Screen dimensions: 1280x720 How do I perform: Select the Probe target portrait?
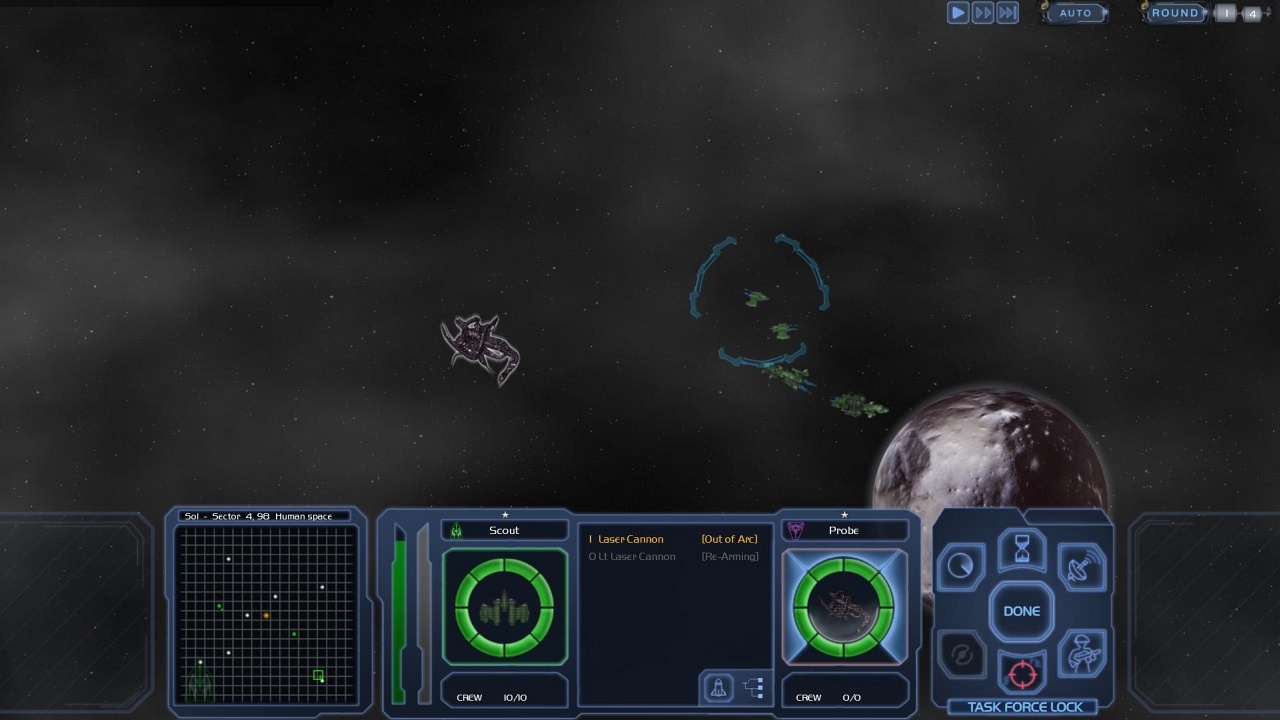click(844, 606)
